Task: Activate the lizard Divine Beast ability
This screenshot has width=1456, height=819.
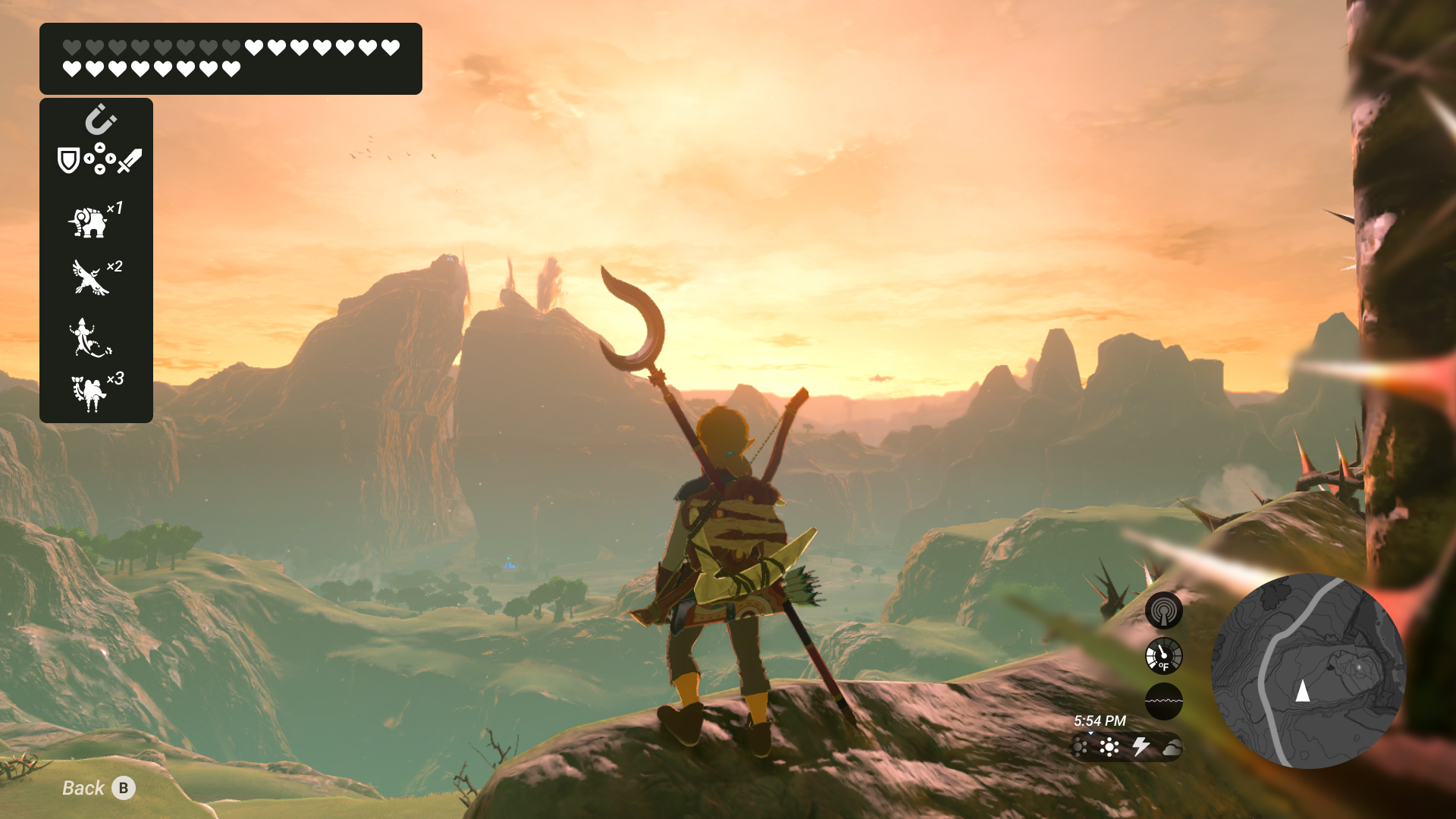Action: point(89,337)
